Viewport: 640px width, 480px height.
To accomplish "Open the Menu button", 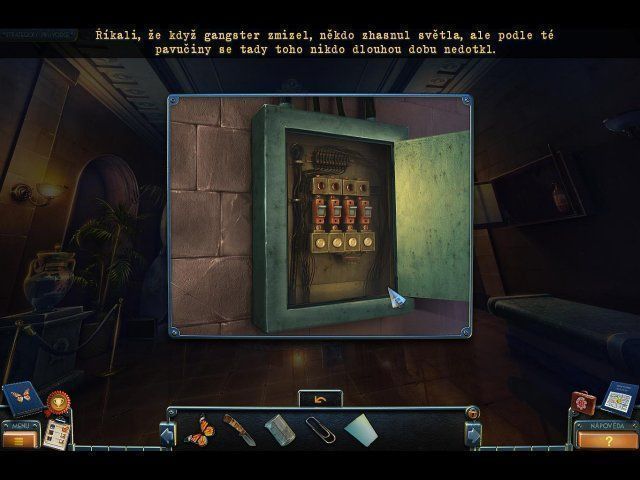I will (20, 439).
